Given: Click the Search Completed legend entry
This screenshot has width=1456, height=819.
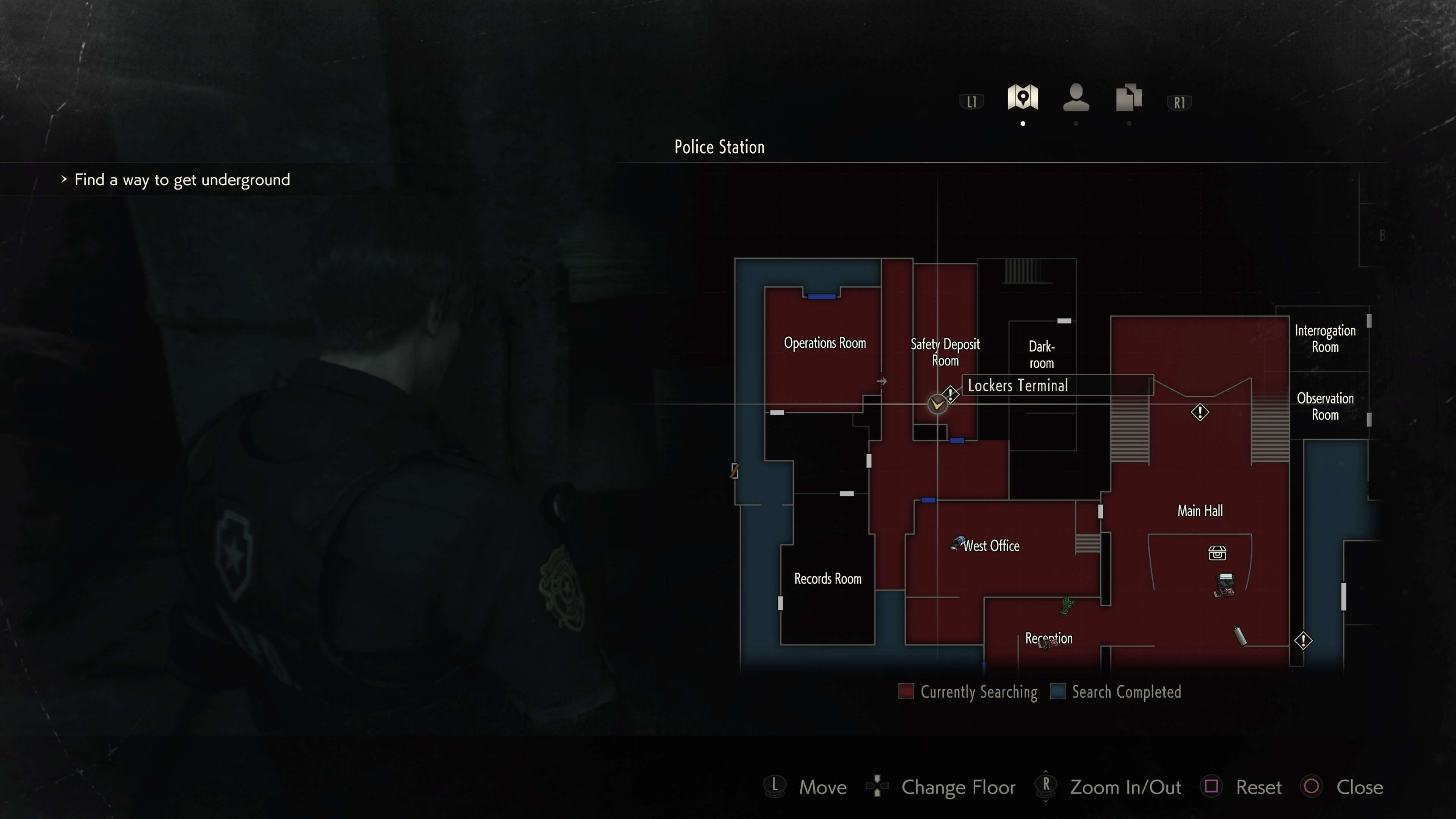Looking at the screenshot, I should click(x=1116, y=692).
